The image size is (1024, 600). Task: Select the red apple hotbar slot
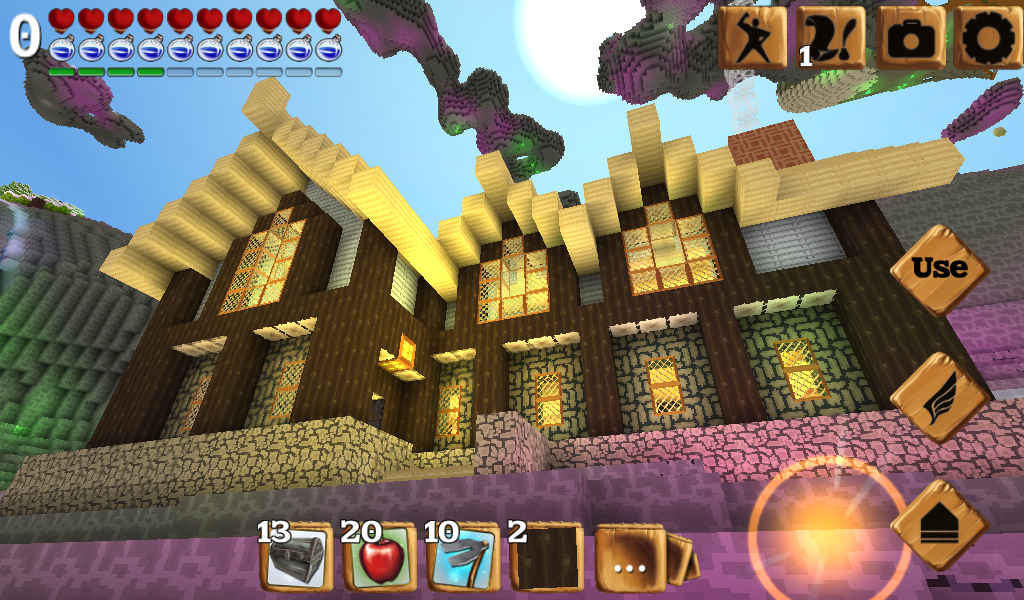(380, 559)
